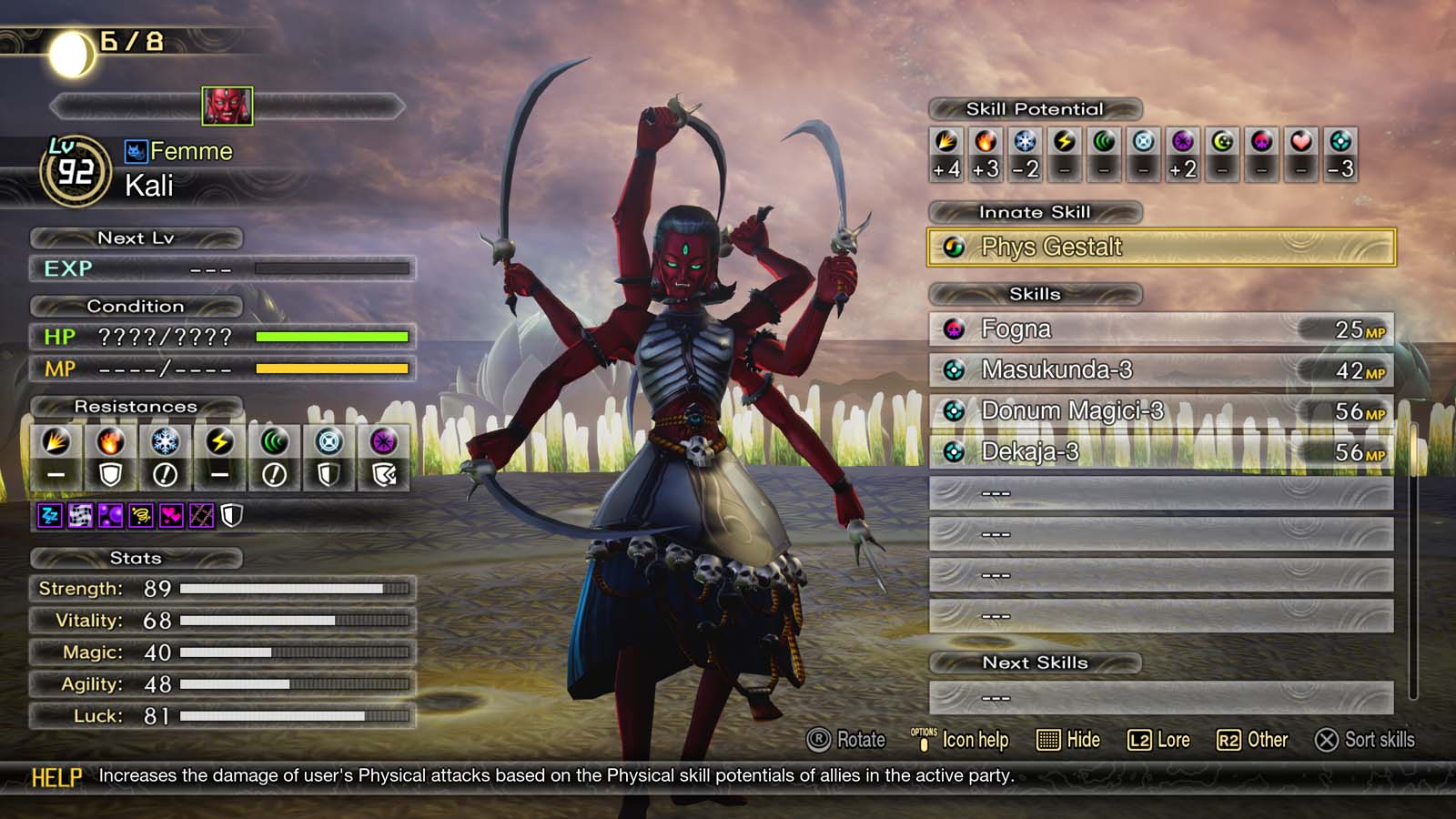1456x819 pixels.
Task: Click the Ice resistance snowflake icon
Action: (165, 442)
